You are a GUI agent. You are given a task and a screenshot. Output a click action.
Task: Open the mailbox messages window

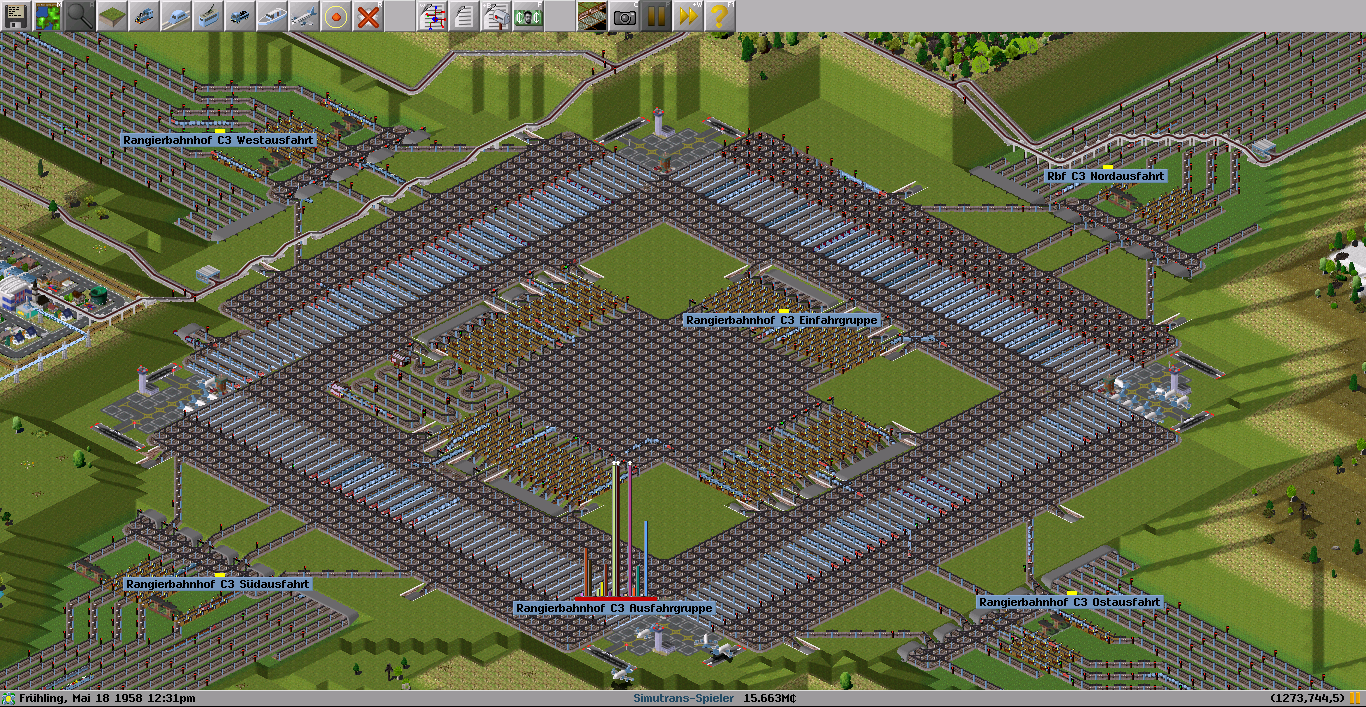[x=496, y=16]
